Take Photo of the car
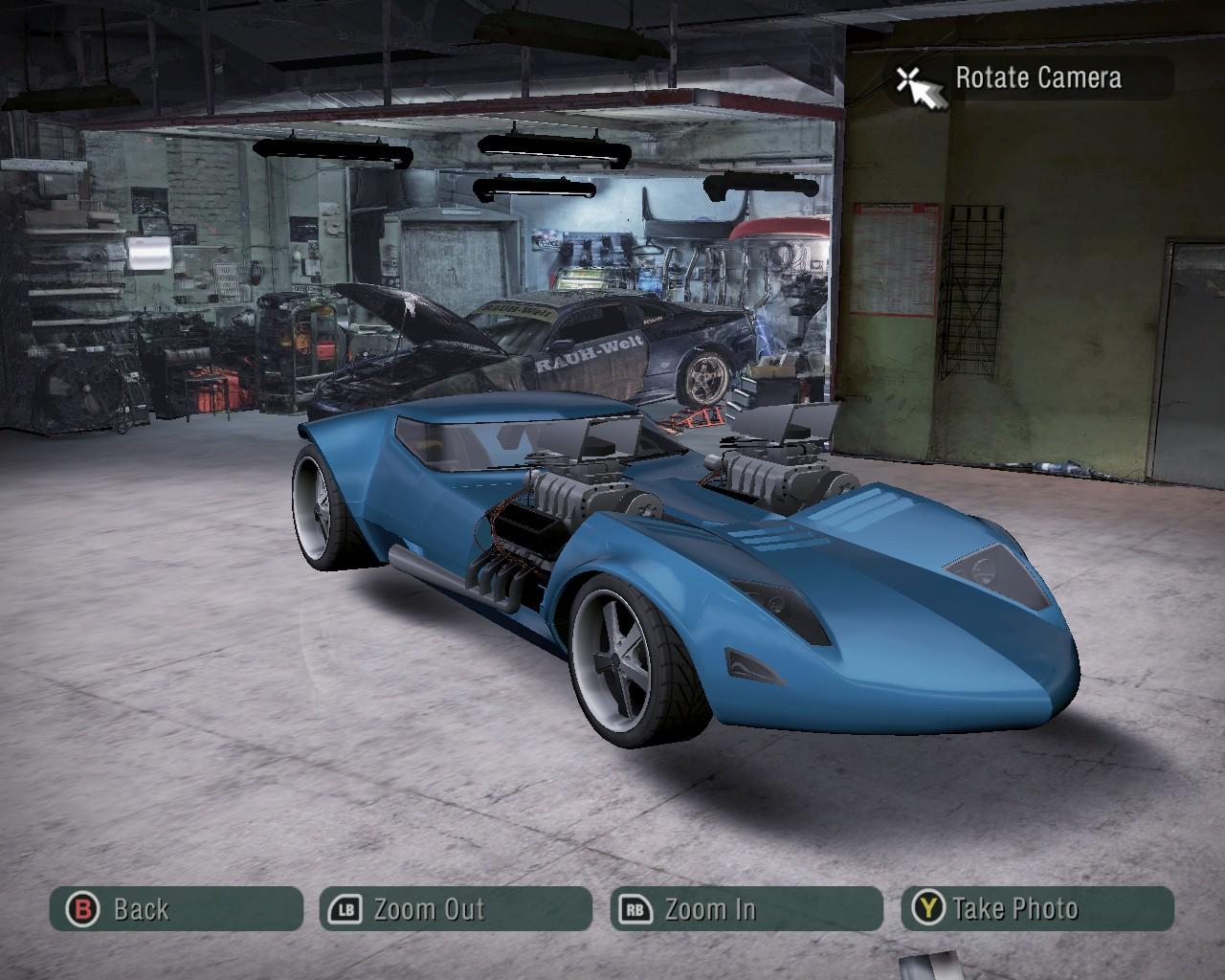The image size is (1225, 980). click(x=1036, y=909)
